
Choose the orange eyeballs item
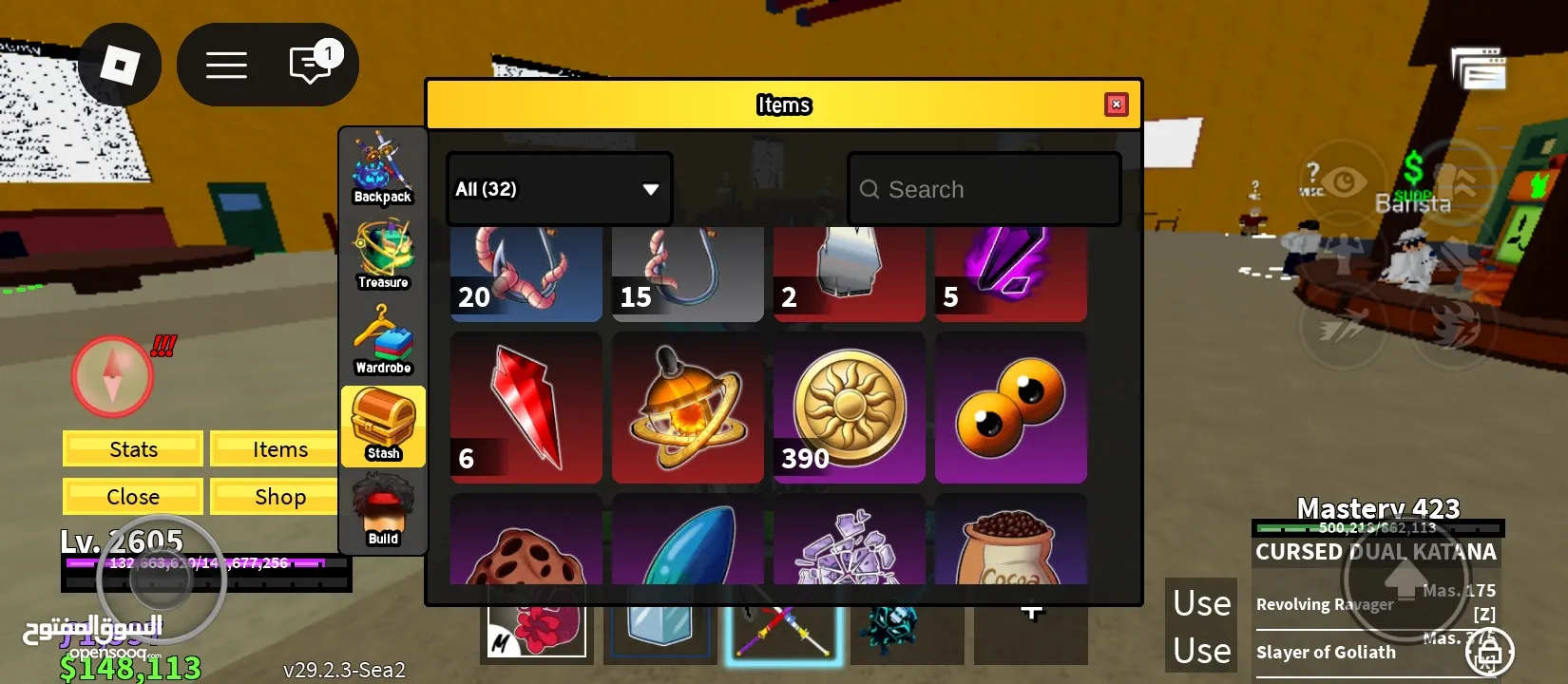[1011, 407]
